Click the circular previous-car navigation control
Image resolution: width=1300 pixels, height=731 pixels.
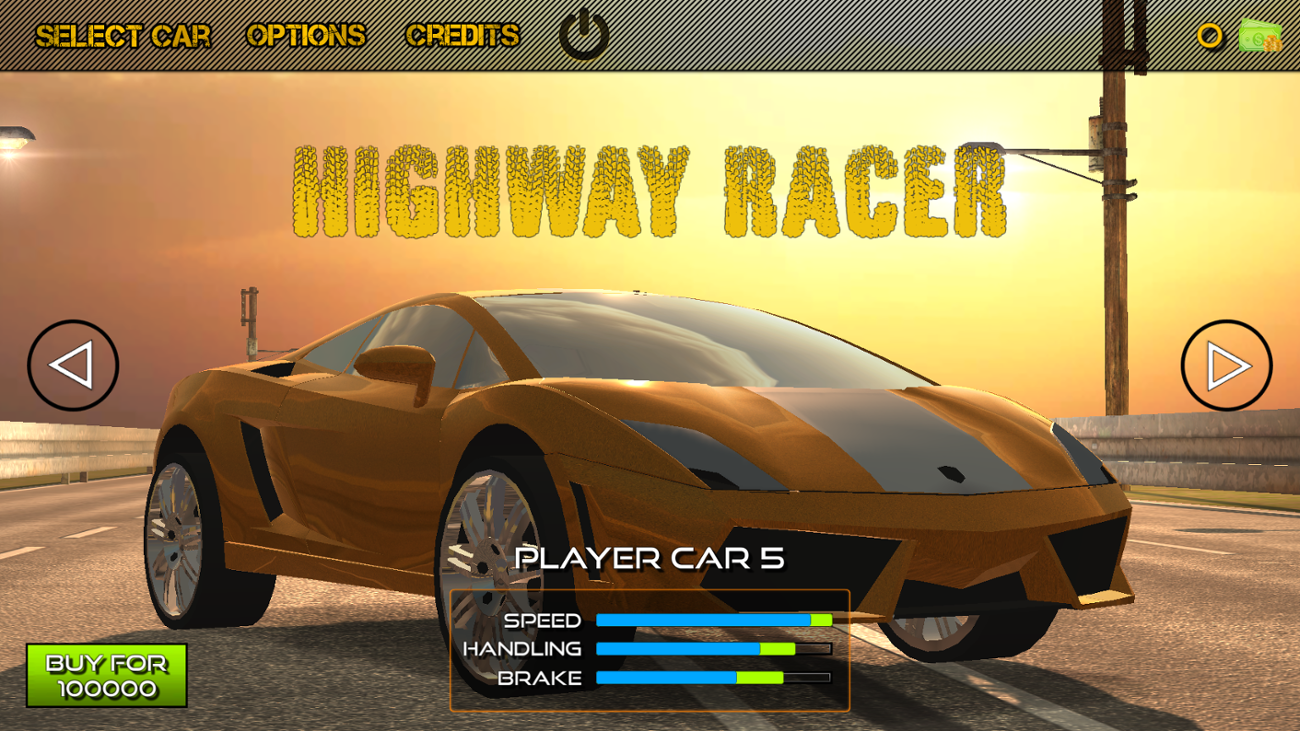[74, 365]
